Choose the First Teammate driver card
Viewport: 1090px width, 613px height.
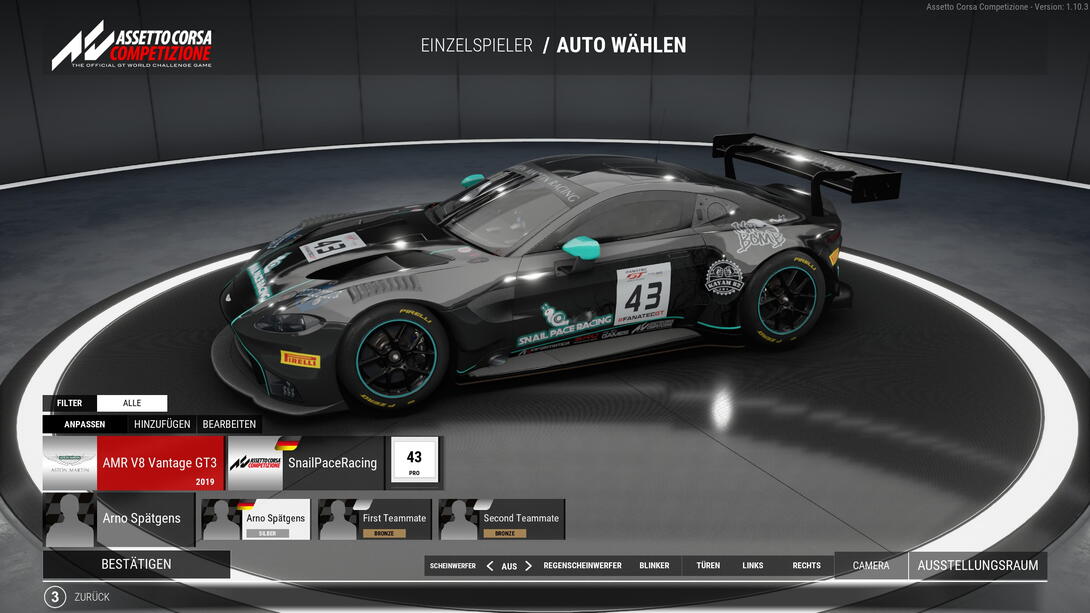375,520
